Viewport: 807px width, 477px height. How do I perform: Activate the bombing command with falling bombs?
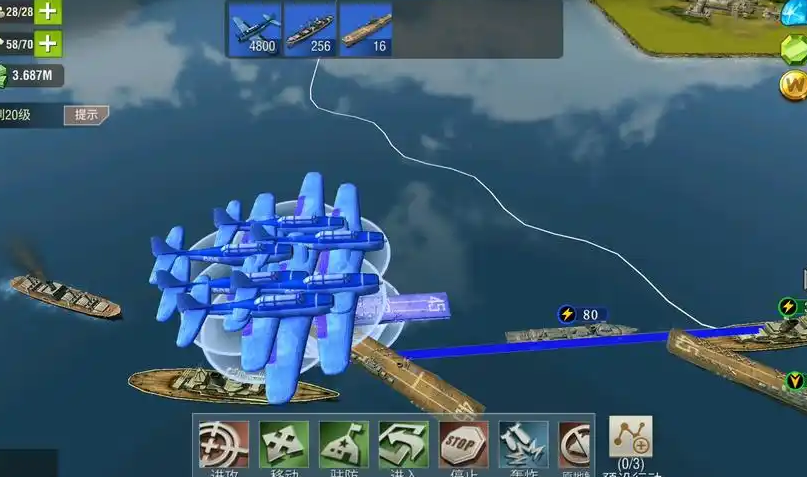pos(523,444)
